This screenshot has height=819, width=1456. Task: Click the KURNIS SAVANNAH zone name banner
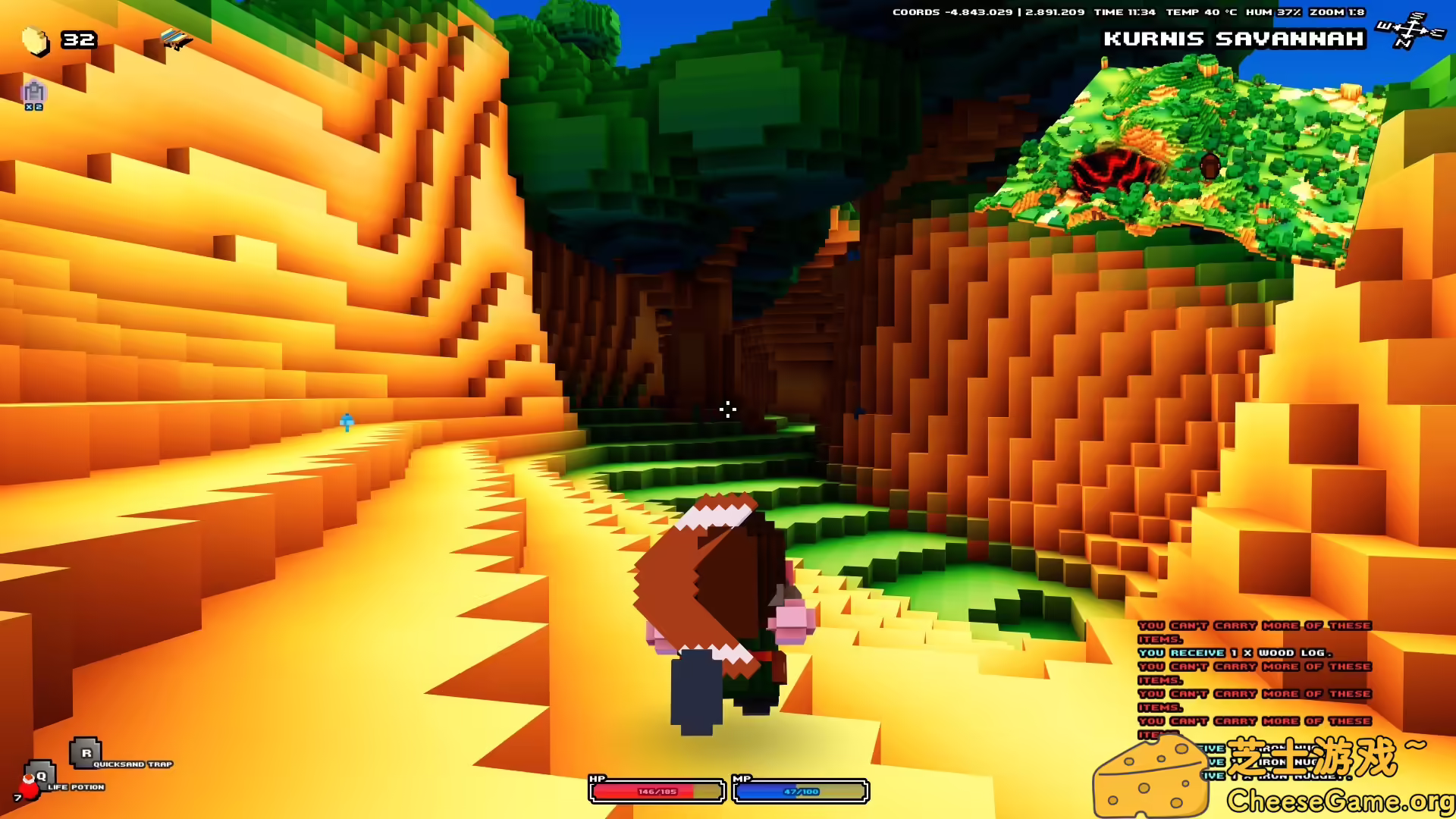pos(1235,39)
